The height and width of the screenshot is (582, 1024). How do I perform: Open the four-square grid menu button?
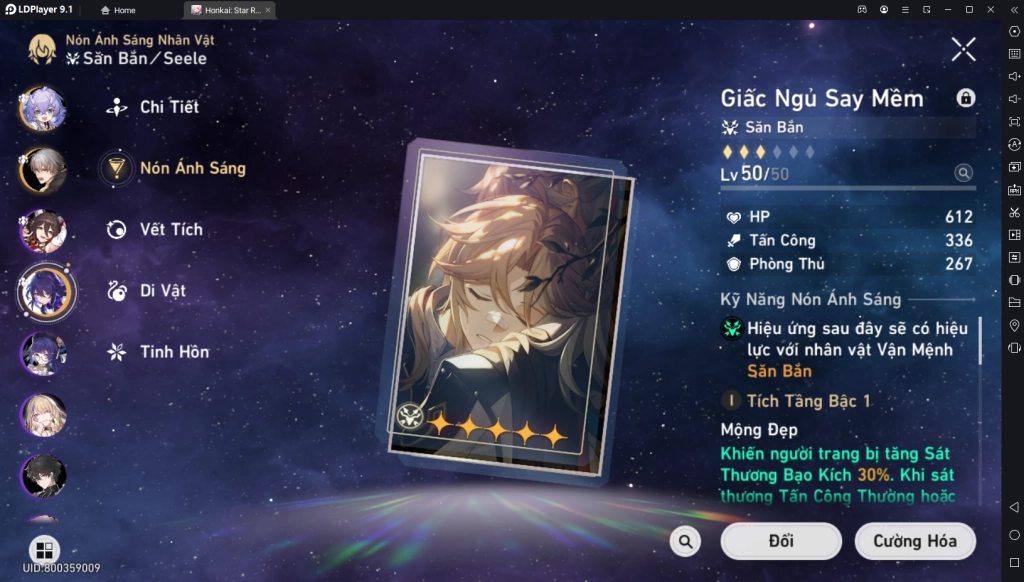[44, 550]
